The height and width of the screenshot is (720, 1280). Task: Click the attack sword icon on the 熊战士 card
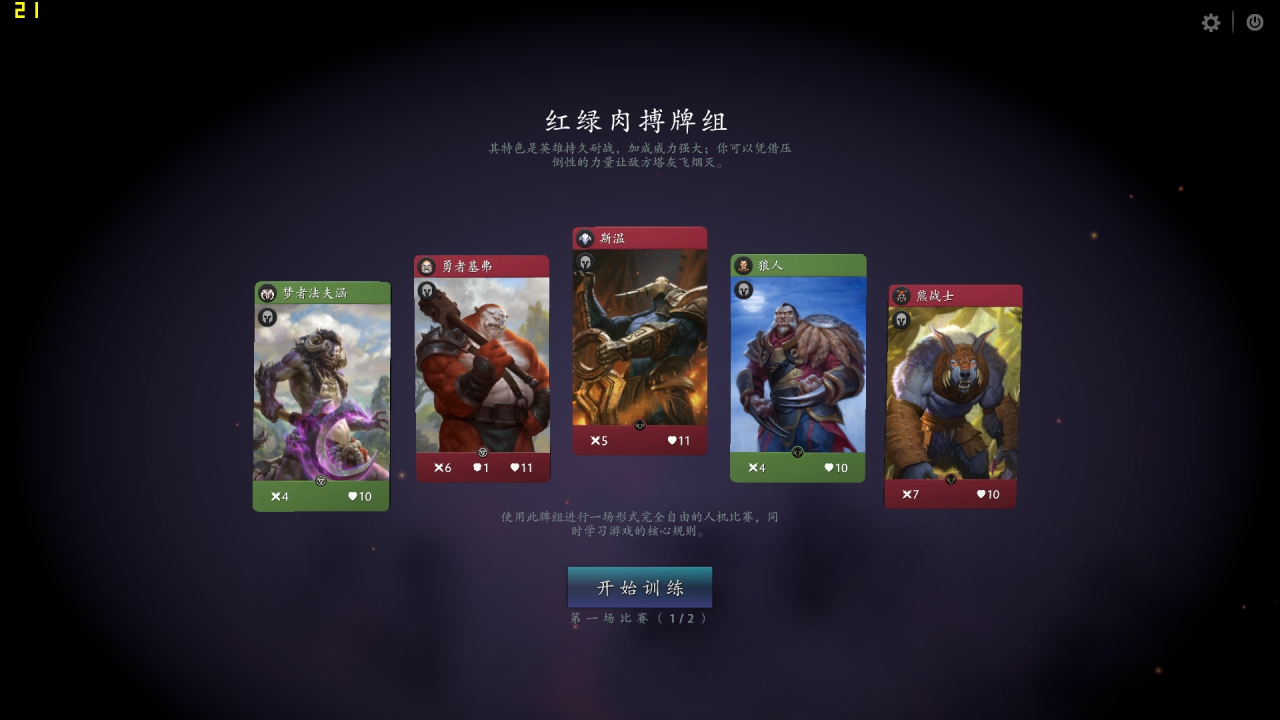pyautogui.click(x=906, y=493)
